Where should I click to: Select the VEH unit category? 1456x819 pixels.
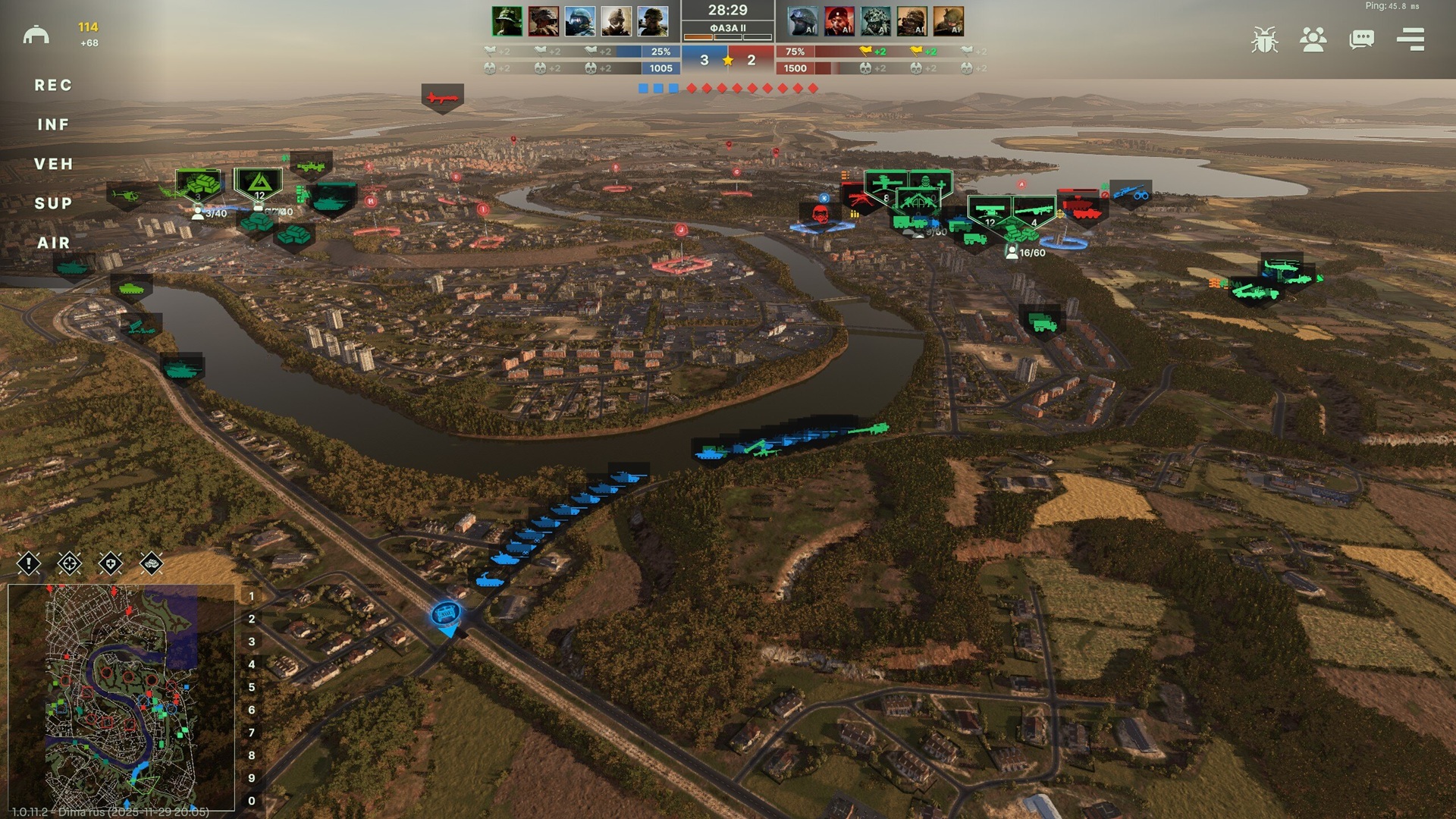point(53,165)
